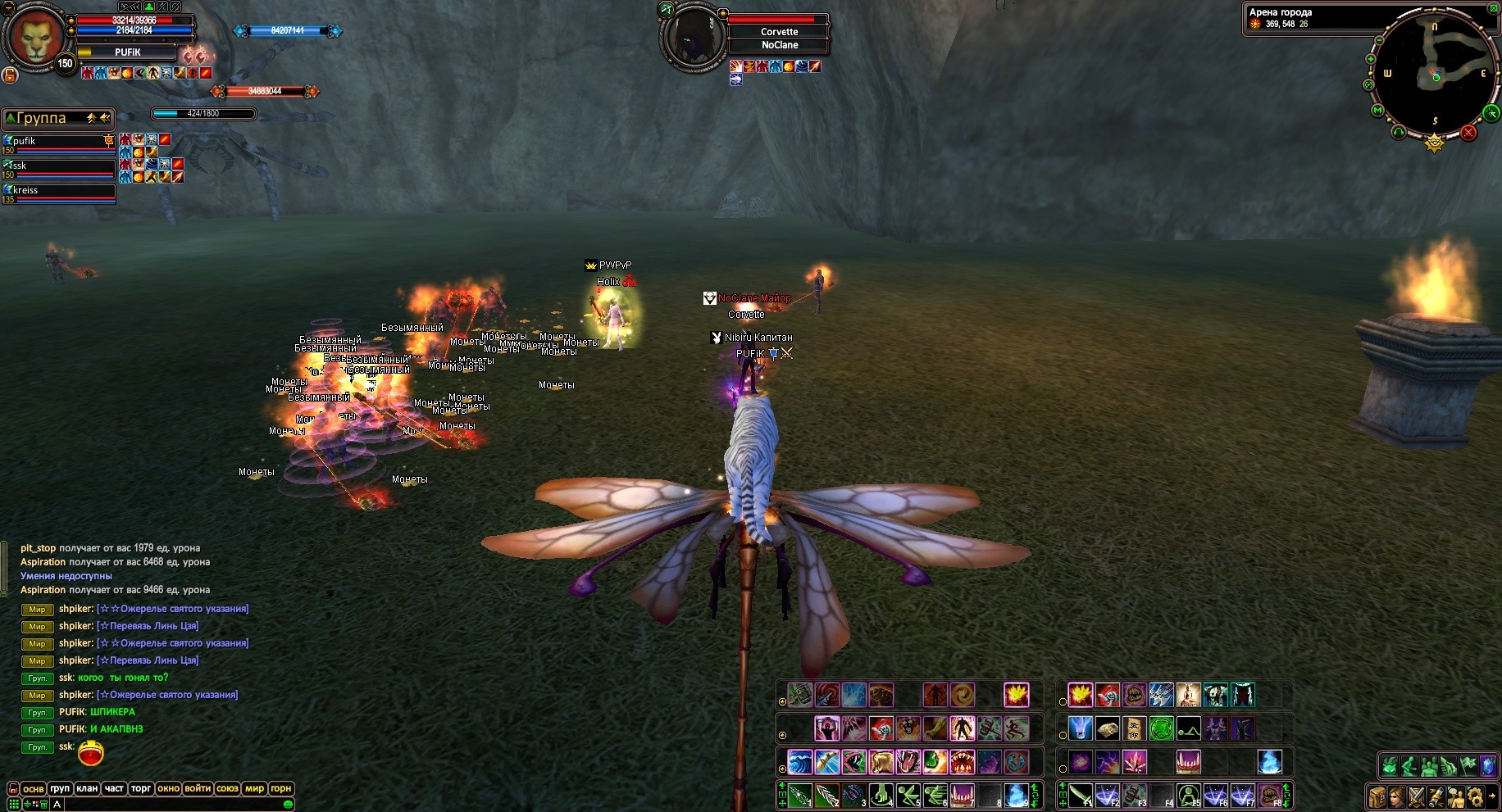The height and width of the screenshot is (812, 1502).
Task: Open the chat emoticon smiley picker
Action: pyautogui.click(x=288, y=805)
